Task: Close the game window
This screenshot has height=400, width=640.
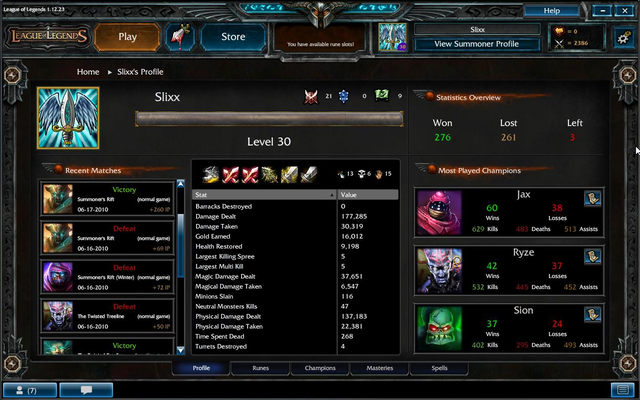Action: click(623, 10)
